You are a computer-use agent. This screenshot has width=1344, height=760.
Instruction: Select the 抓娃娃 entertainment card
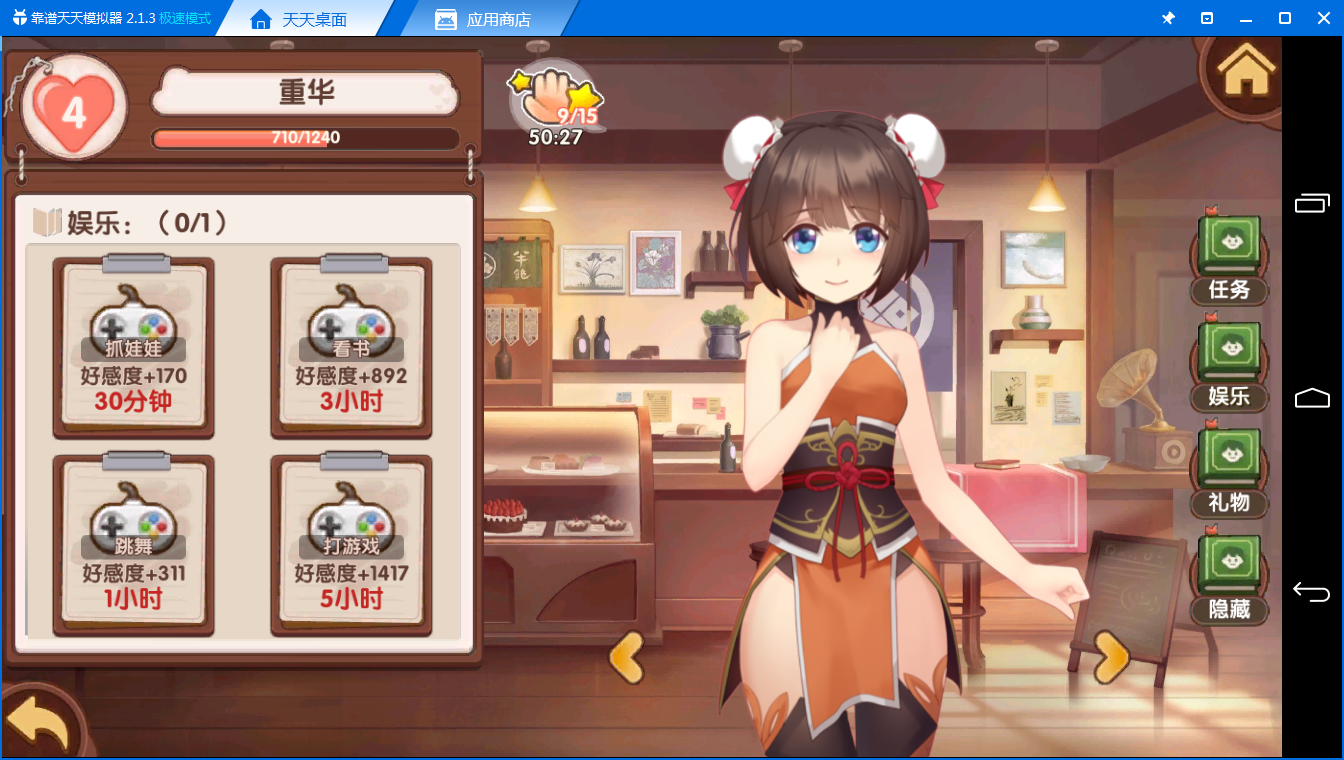133,348
